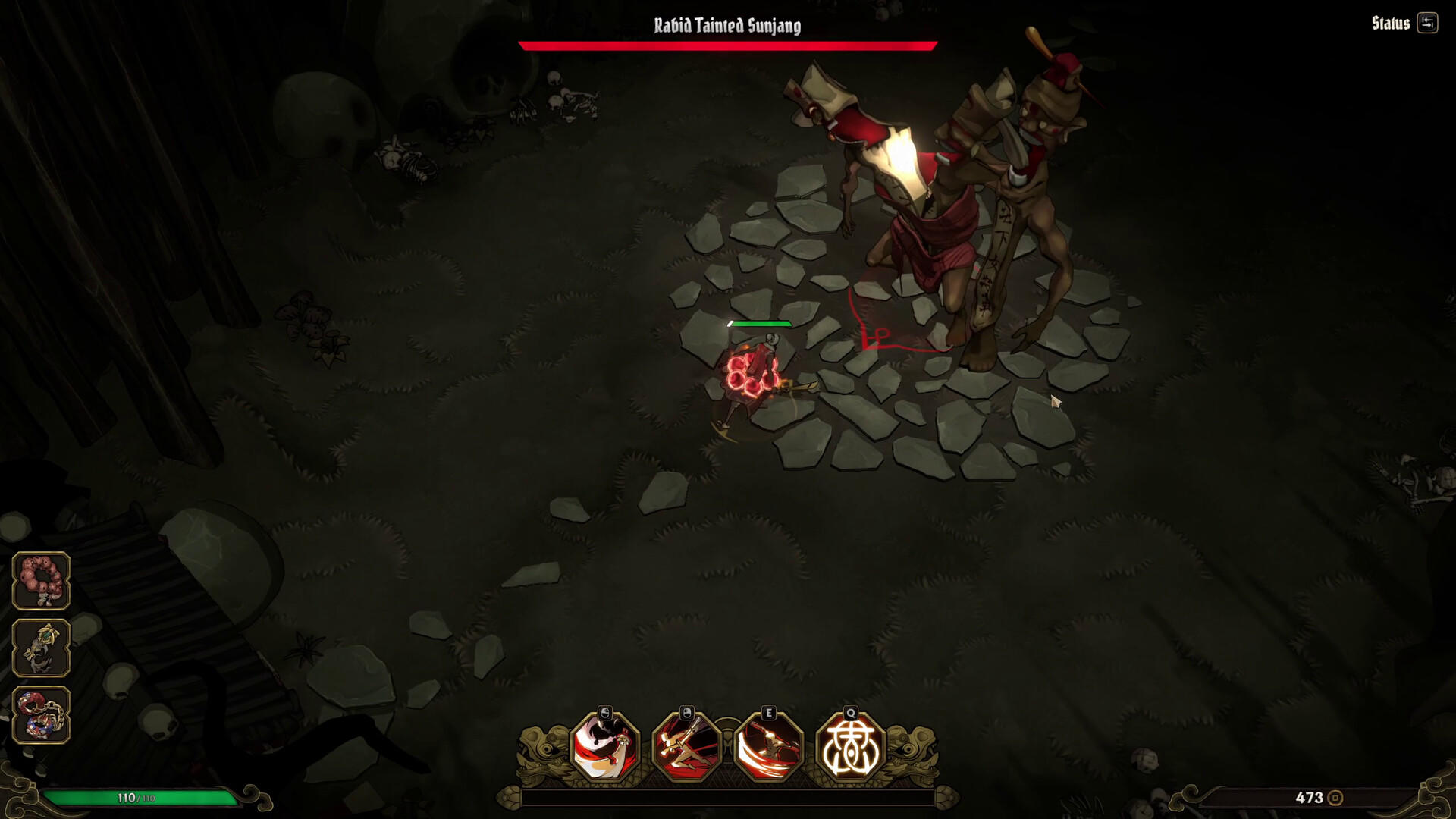Expand the Status panel via its arrows button
The image size is (1456, 819).
1429,24
